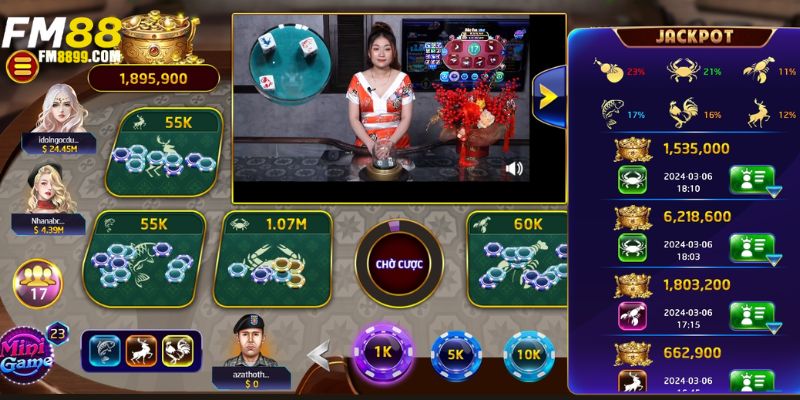800x400 pixels.
Task: Select the purple 1K chip
Action: point(381,353)
